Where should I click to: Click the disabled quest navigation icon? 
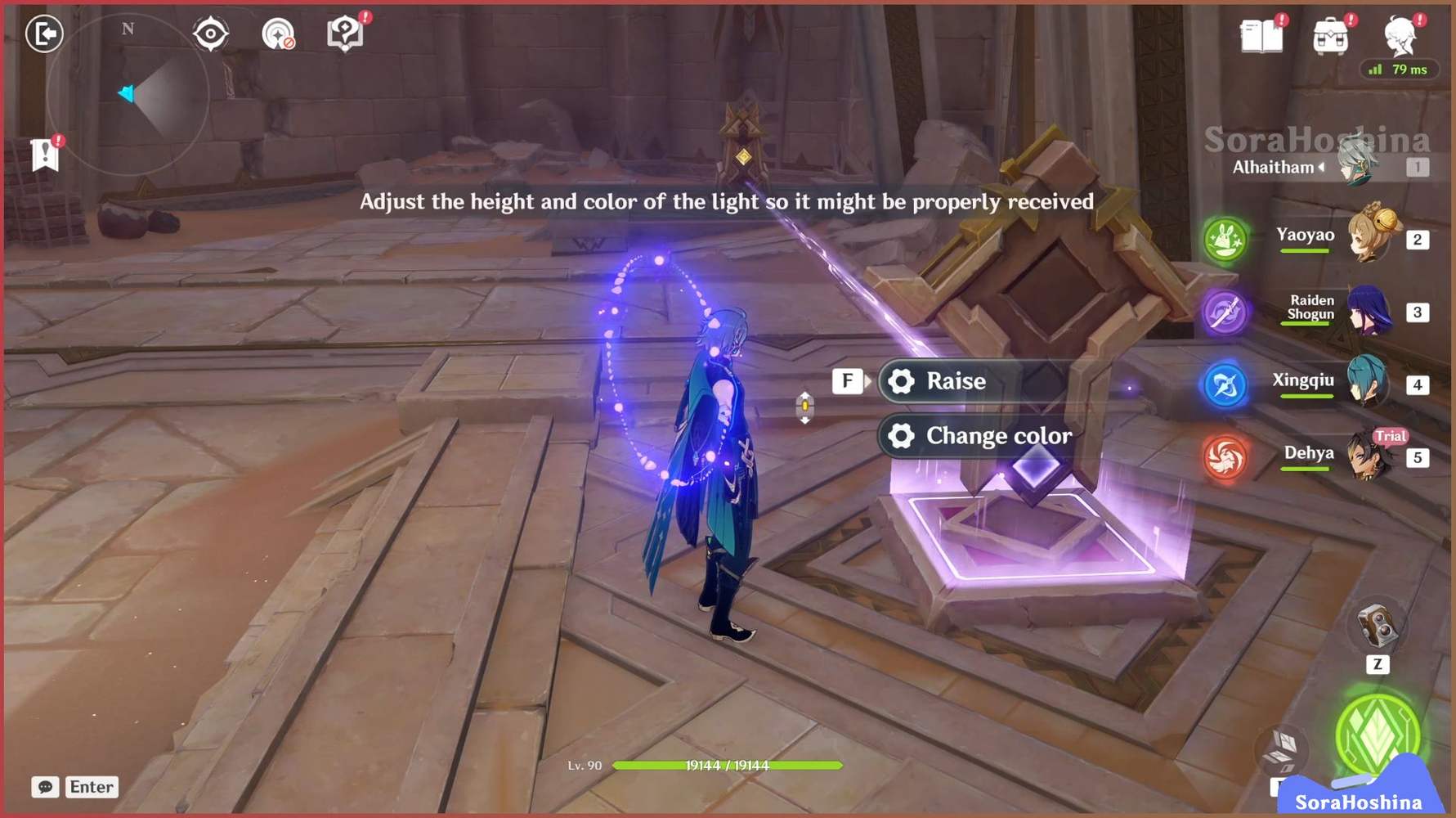pyautogui.click(x=279, y=34)
